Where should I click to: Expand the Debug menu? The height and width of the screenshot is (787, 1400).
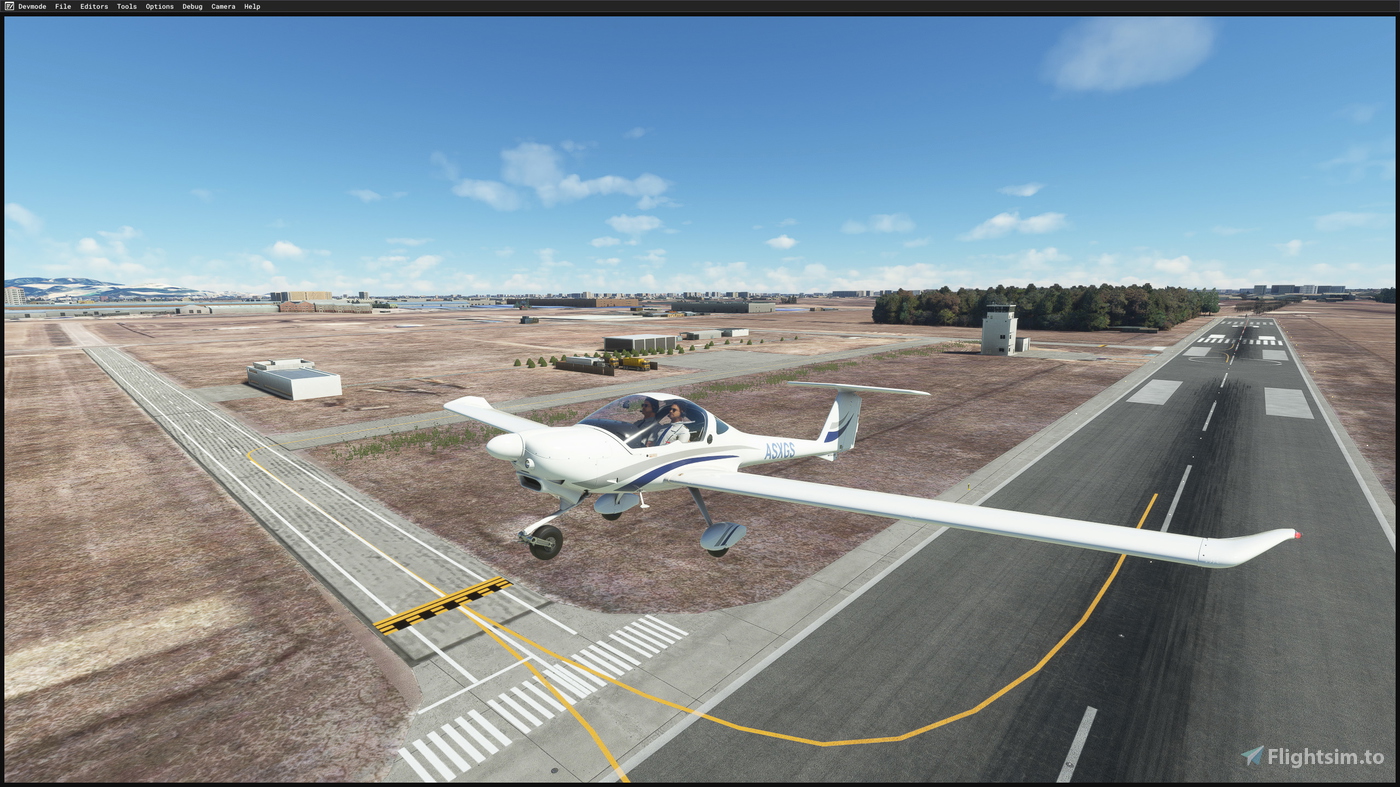coord(191,6)
